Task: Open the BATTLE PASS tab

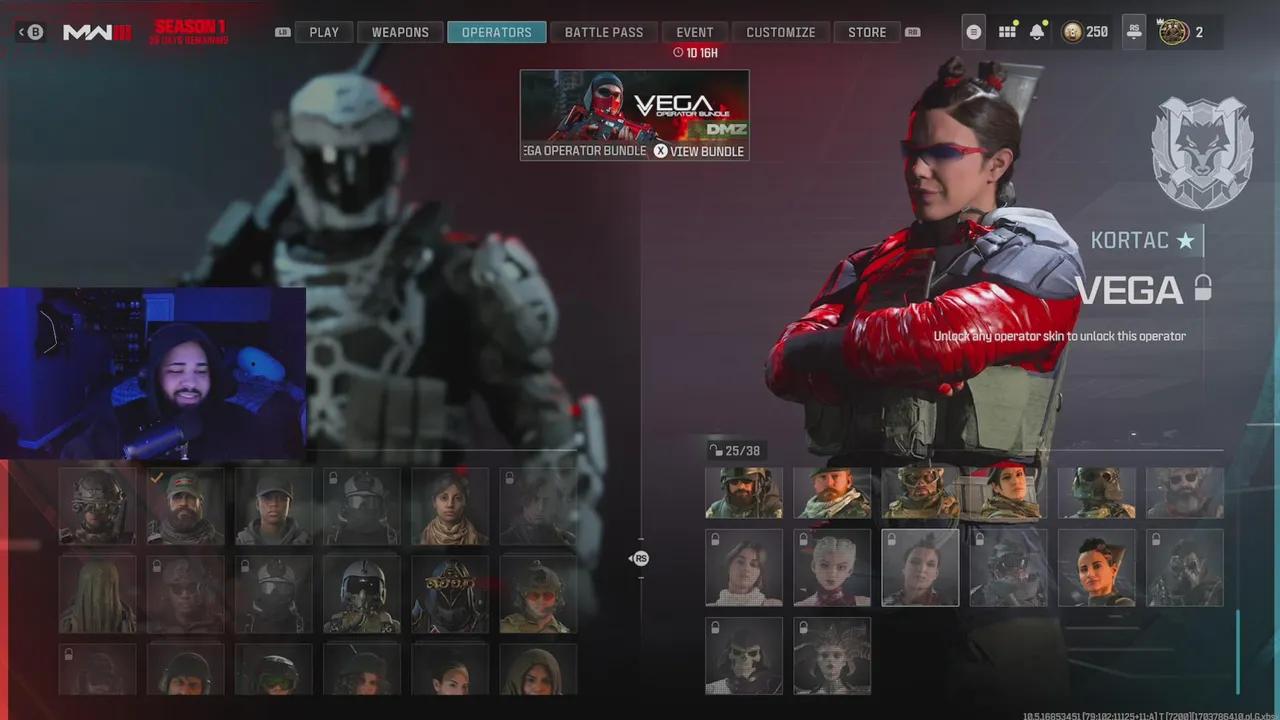Action: (604, 31)
